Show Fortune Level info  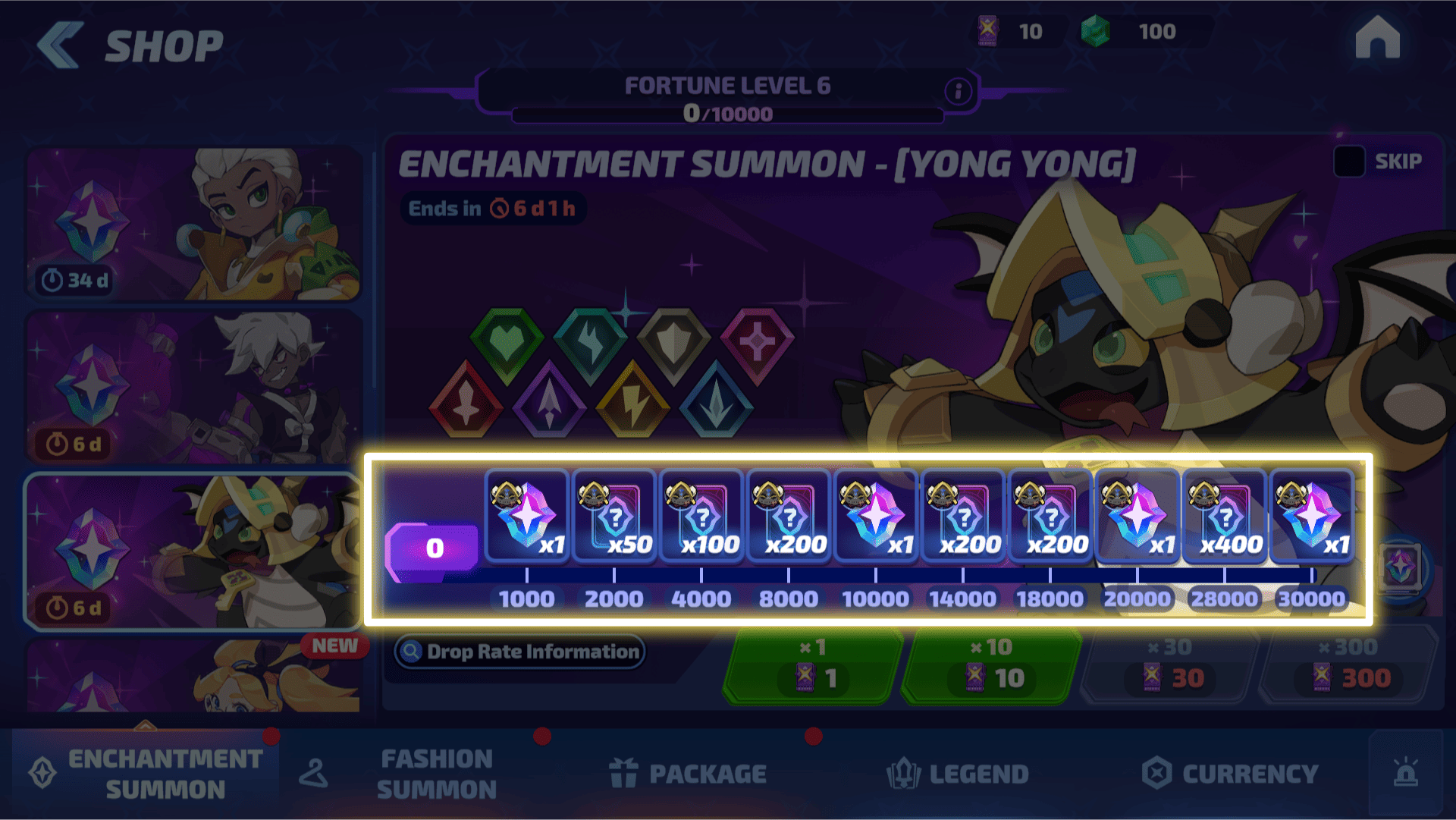coord(958,92)
